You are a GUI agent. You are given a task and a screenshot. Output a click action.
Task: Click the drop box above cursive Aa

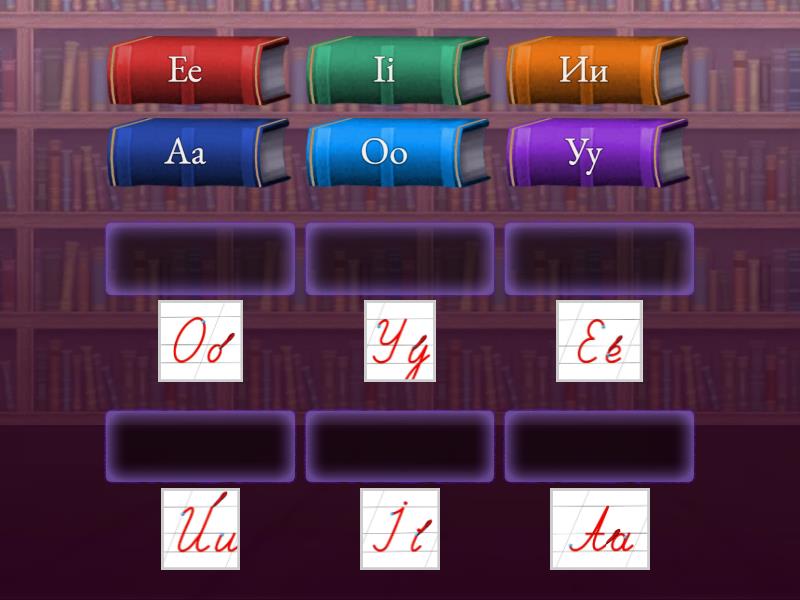599,446
